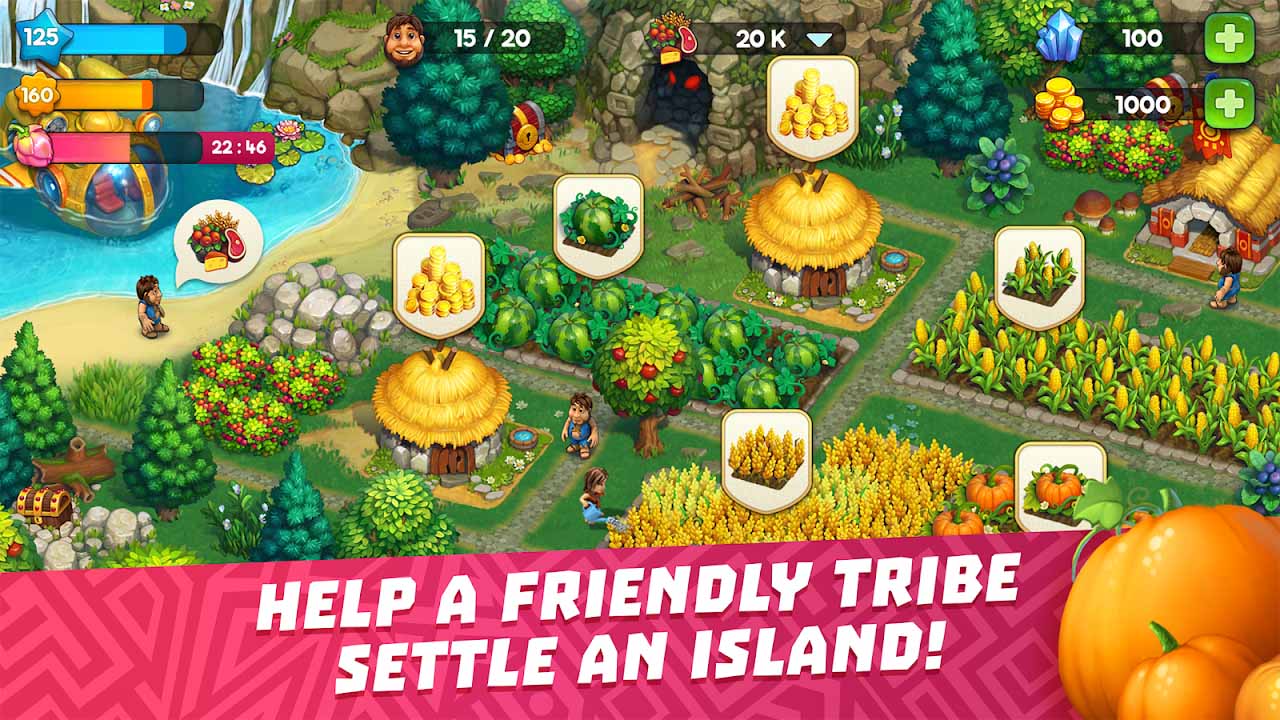This screenshot has height=720, width=1280.
Task: Collect coins above the left straw hut
Action: point(436,284)
